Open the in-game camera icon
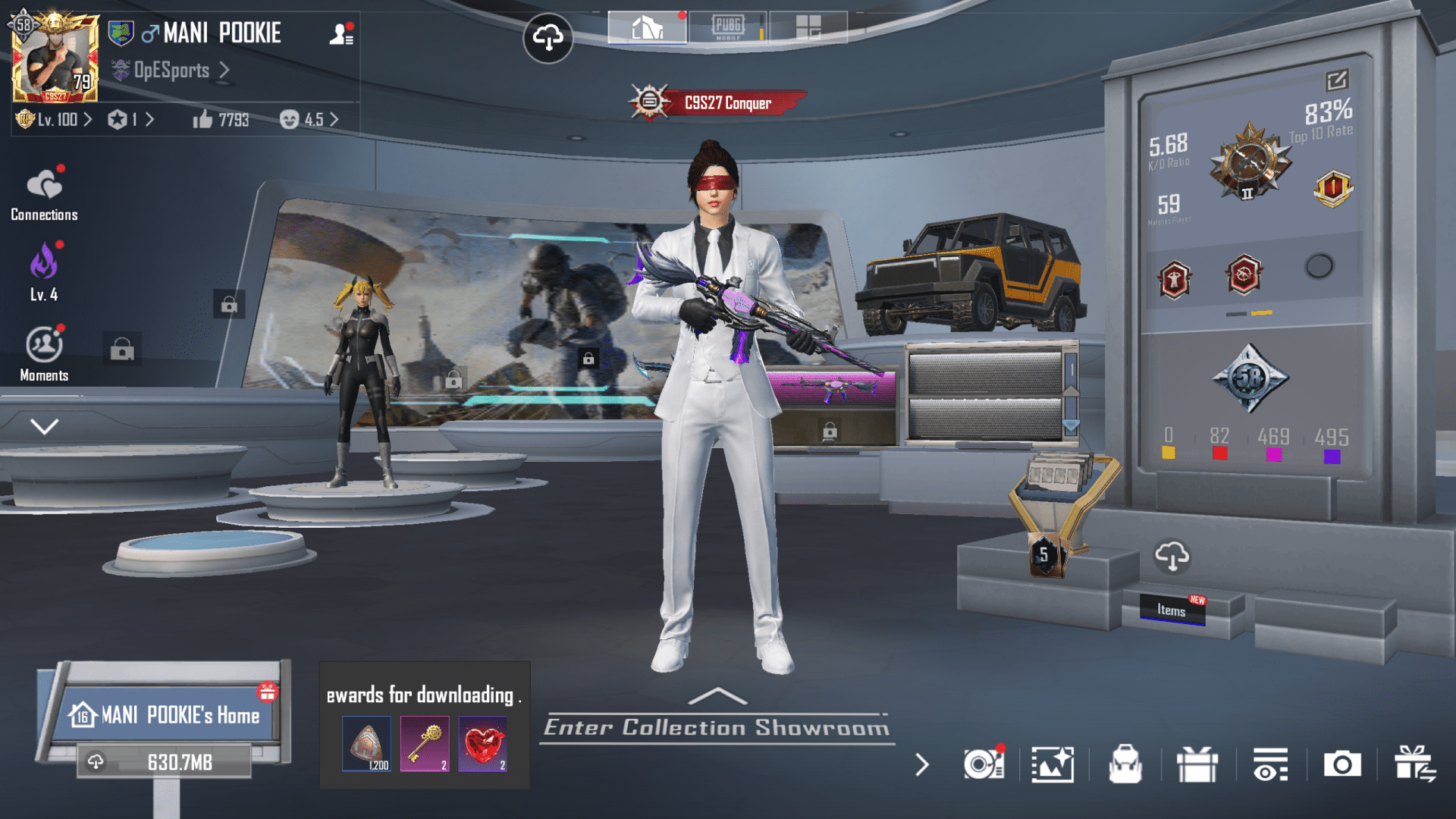This screenshot has width=1456, height=819. coord(1344,765)
